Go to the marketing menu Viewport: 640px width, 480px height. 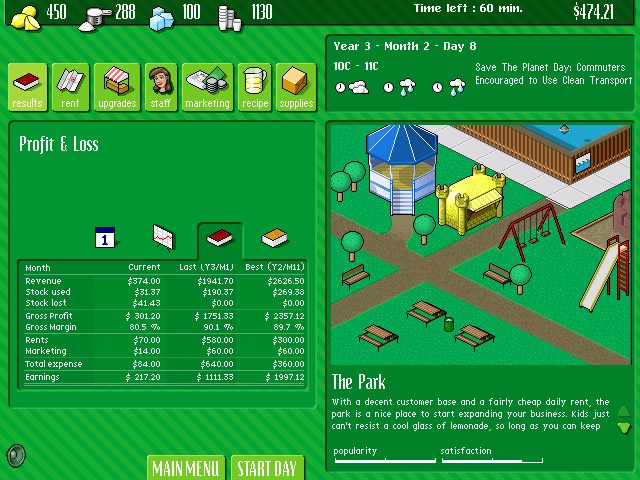207,87
